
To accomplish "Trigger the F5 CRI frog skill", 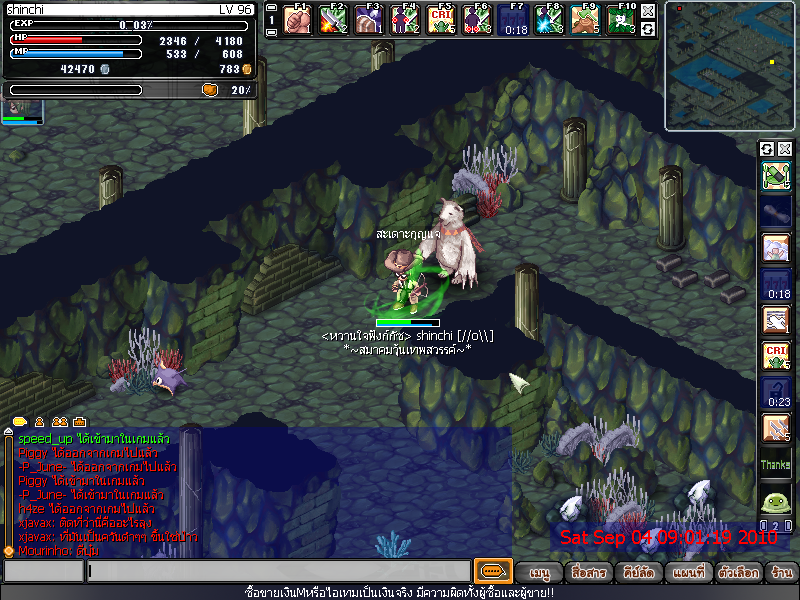I will point(440,19).
